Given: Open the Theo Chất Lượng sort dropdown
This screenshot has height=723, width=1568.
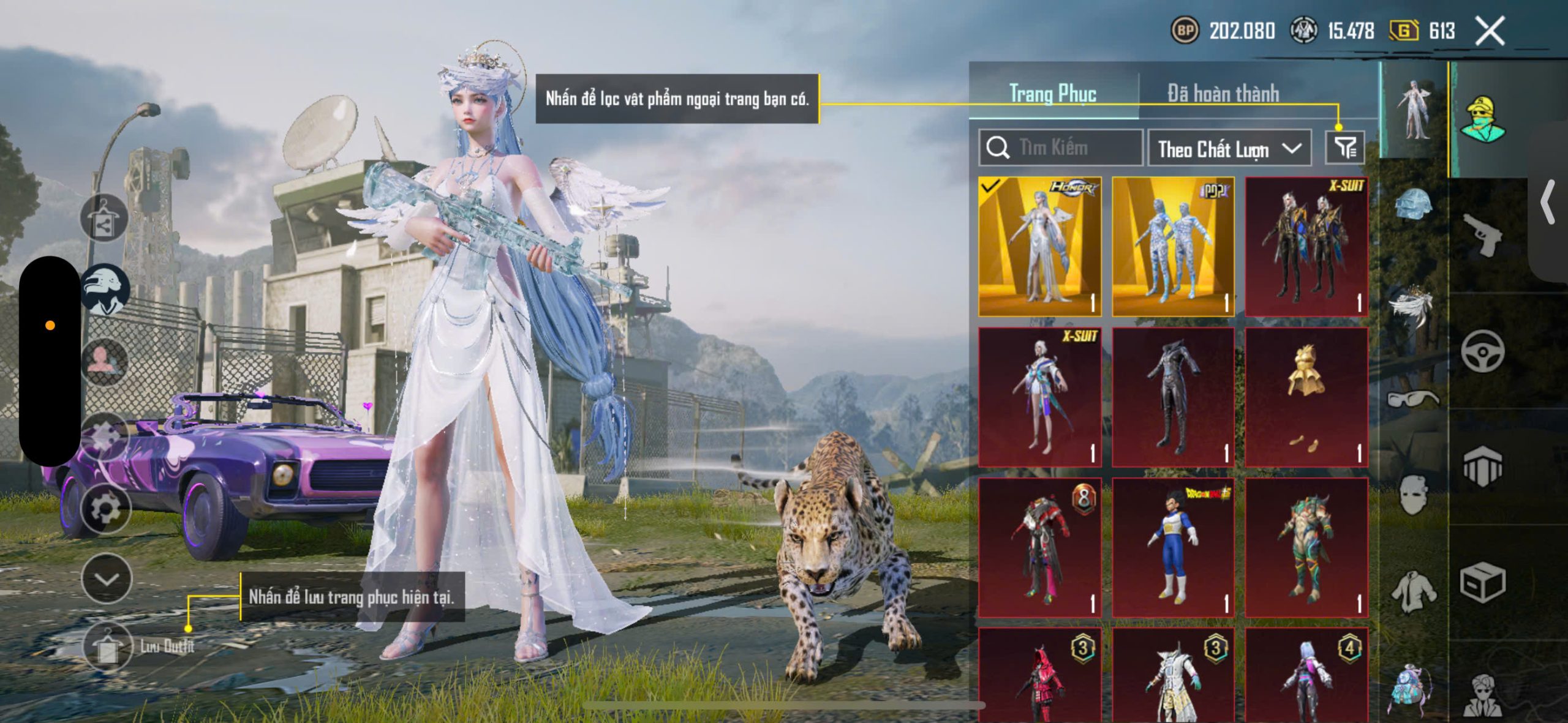Looking at the screenshot, I should pyautogui.click(x=1229, y=149).
